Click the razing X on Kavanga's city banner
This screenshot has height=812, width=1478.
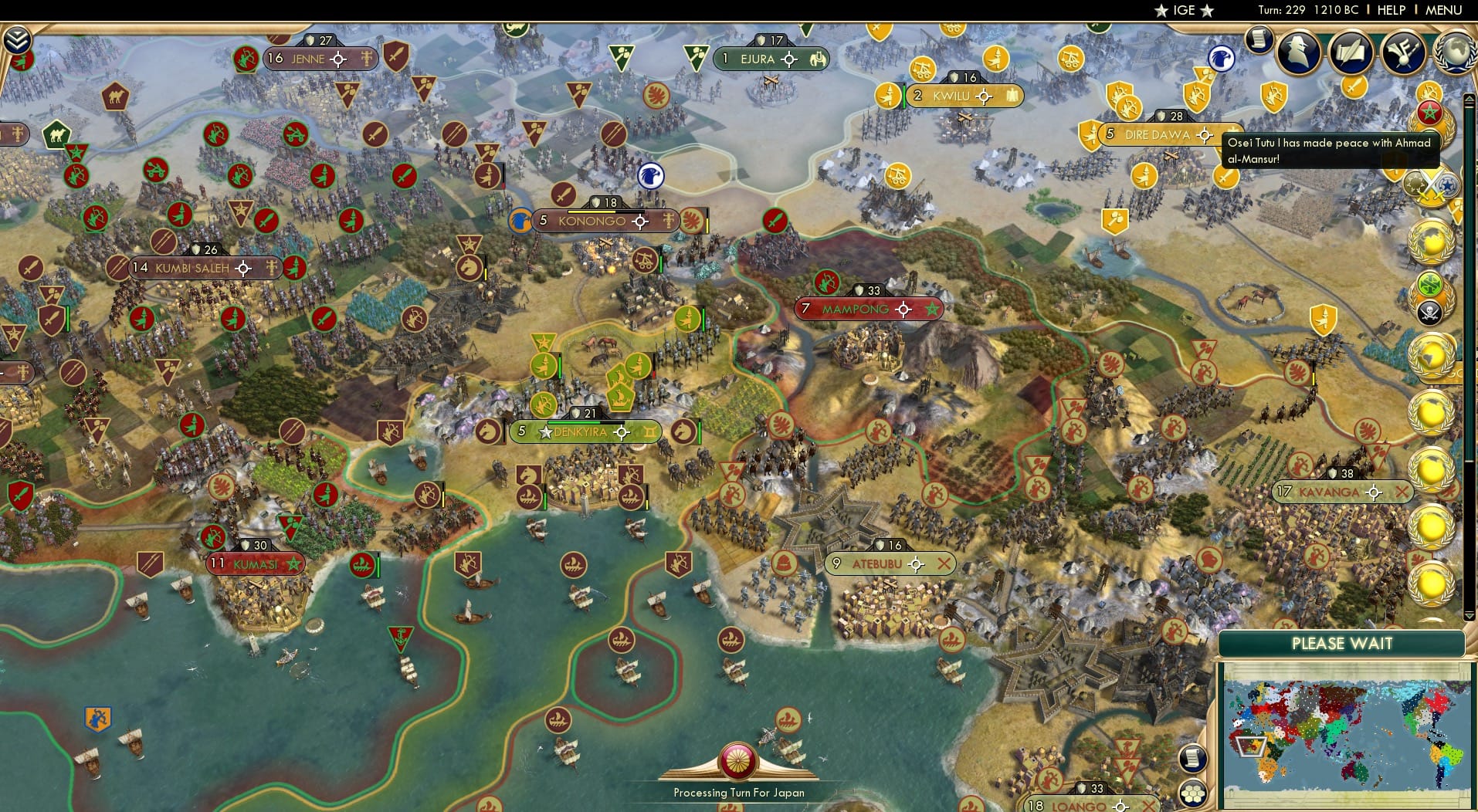click(x=1400, y=491)
